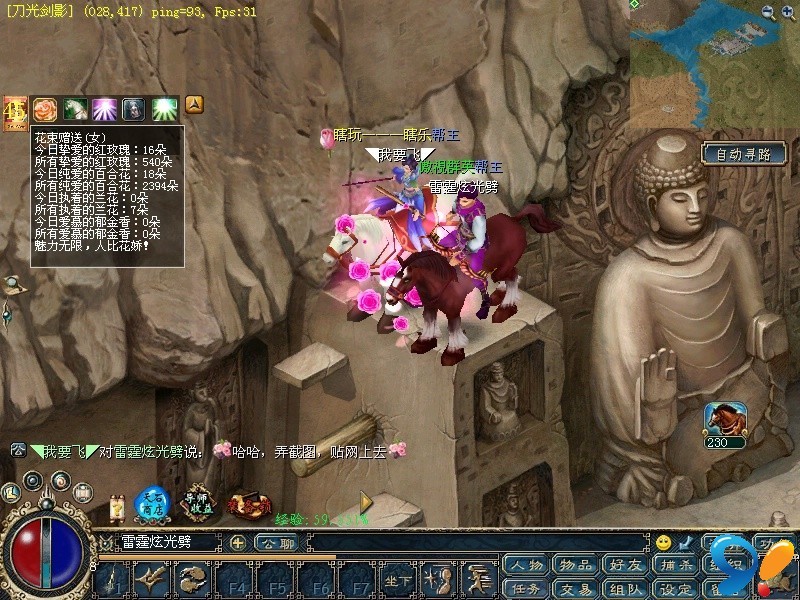Open the 物品 items bag

pos(576,566)
